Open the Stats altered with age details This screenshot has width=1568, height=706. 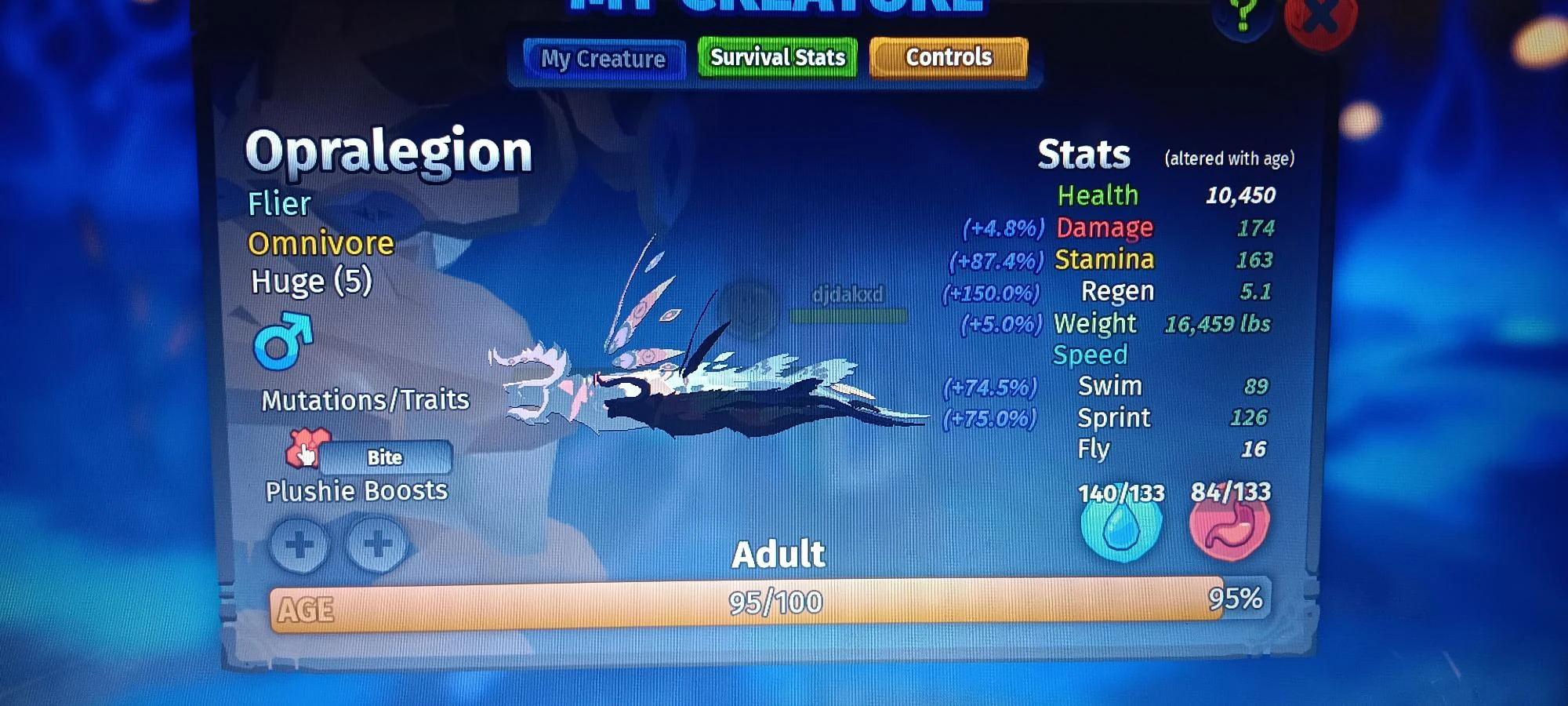tap(1229, 157)
